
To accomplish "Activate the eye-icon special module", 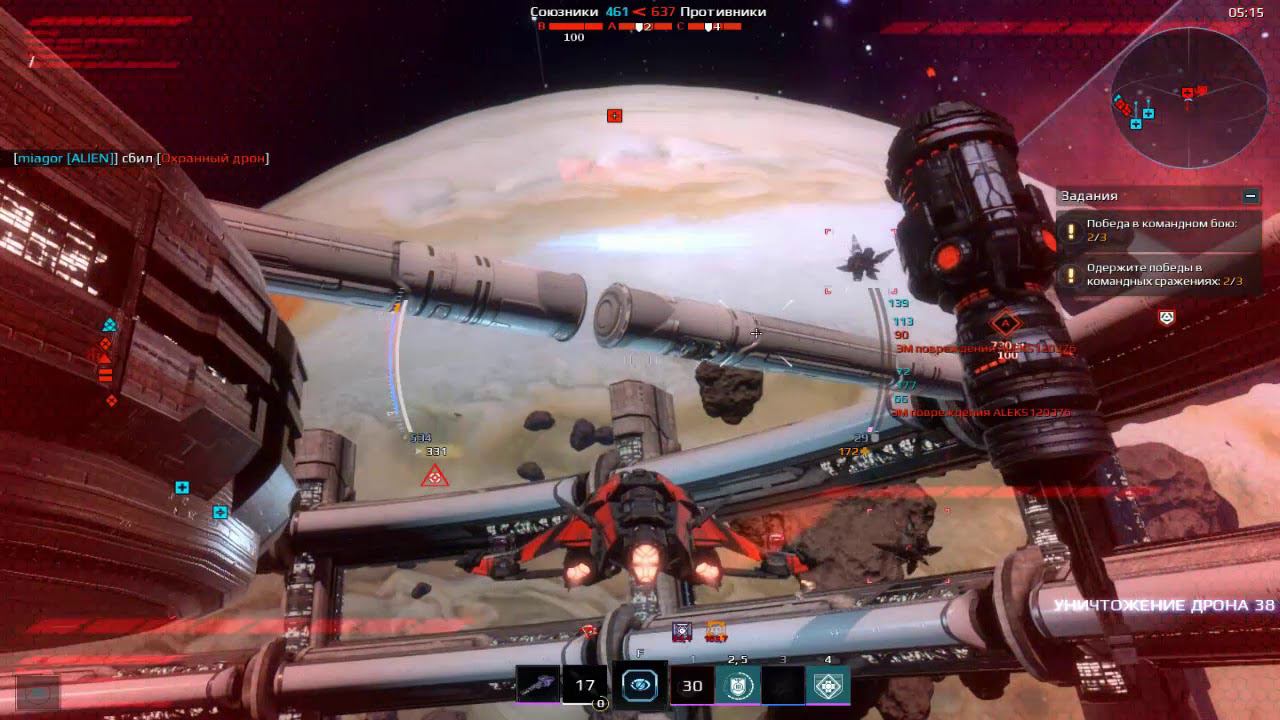I will point(640,685).
